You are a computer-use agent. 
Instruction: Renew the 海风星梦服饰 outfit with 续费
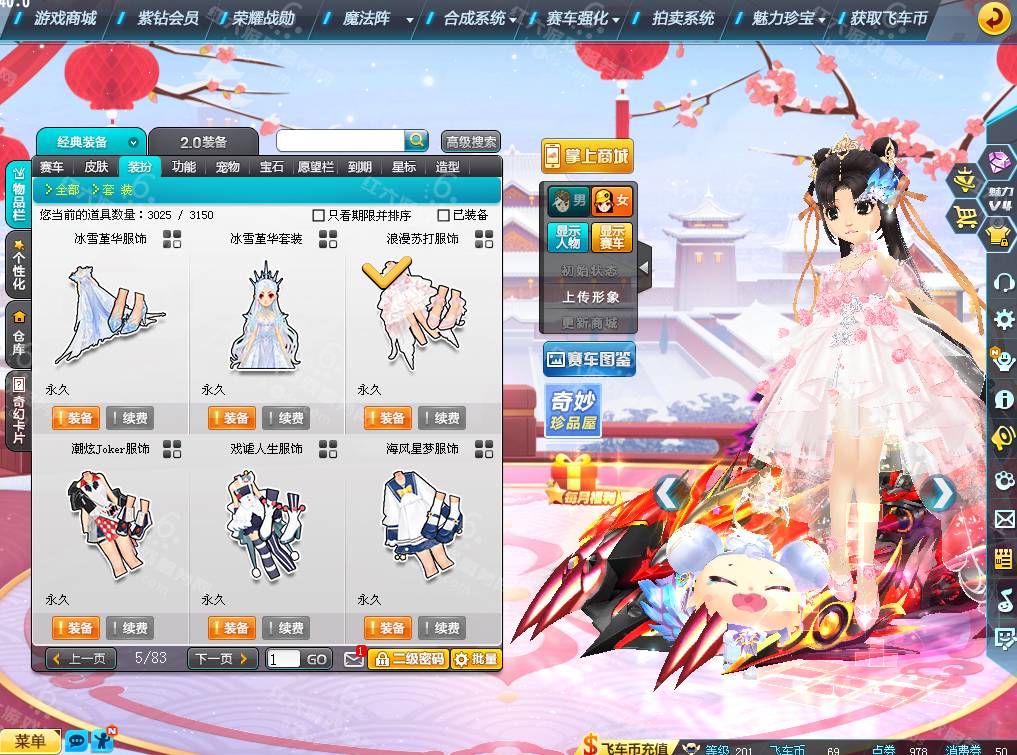[x=441, y=628]
